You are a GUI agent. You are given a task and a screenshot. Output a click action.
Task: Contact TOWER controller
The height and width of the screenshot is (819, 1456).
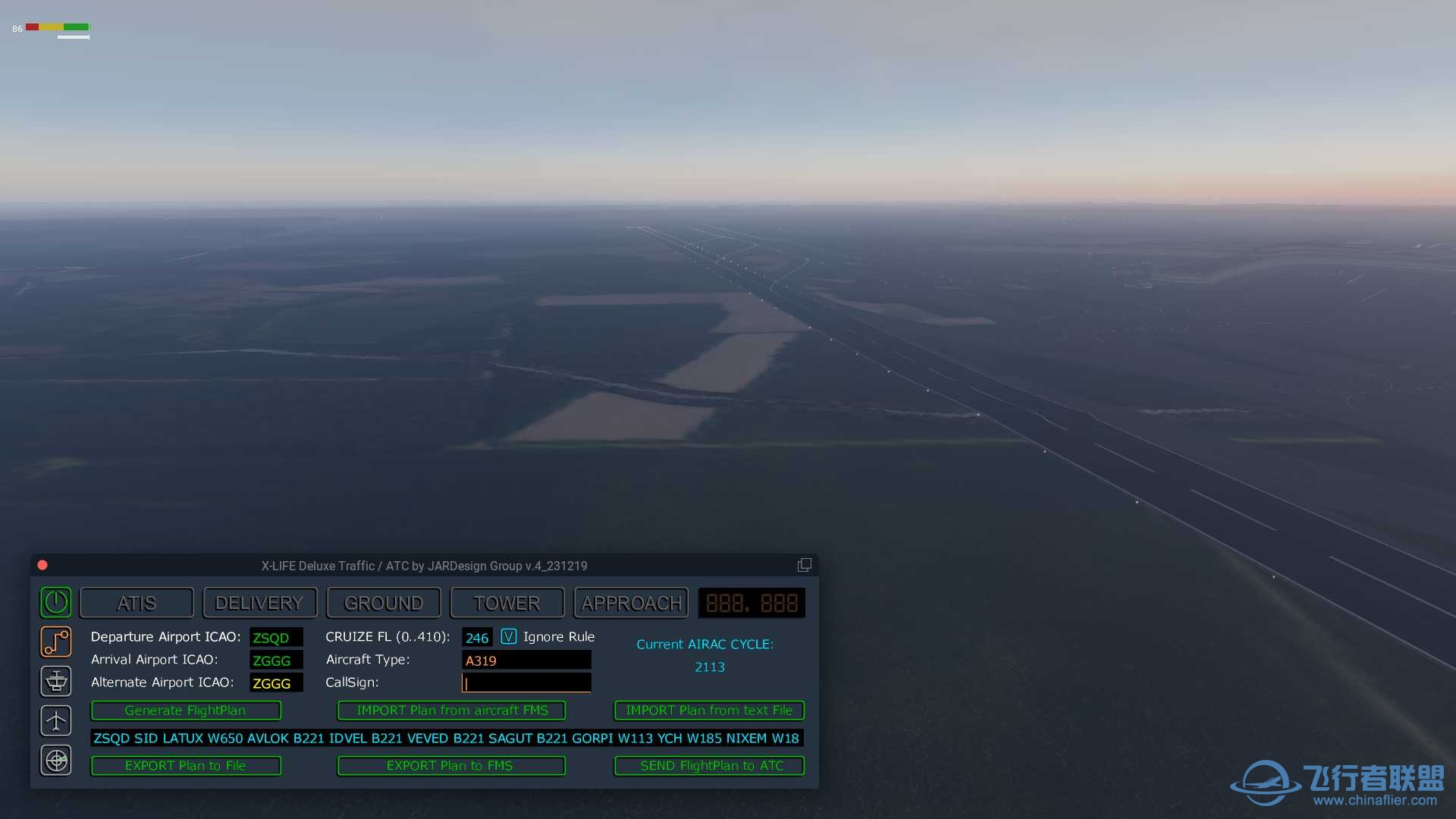[507, 603]
